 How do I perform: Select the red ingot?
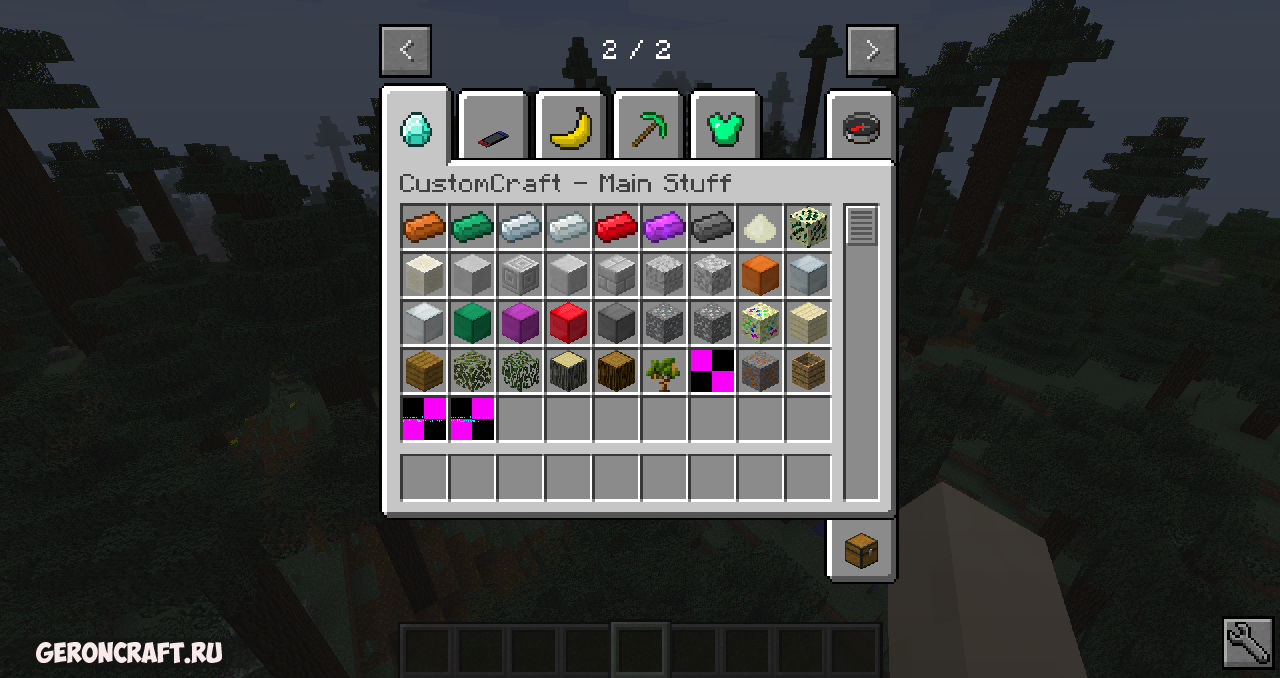click(616, 227)
